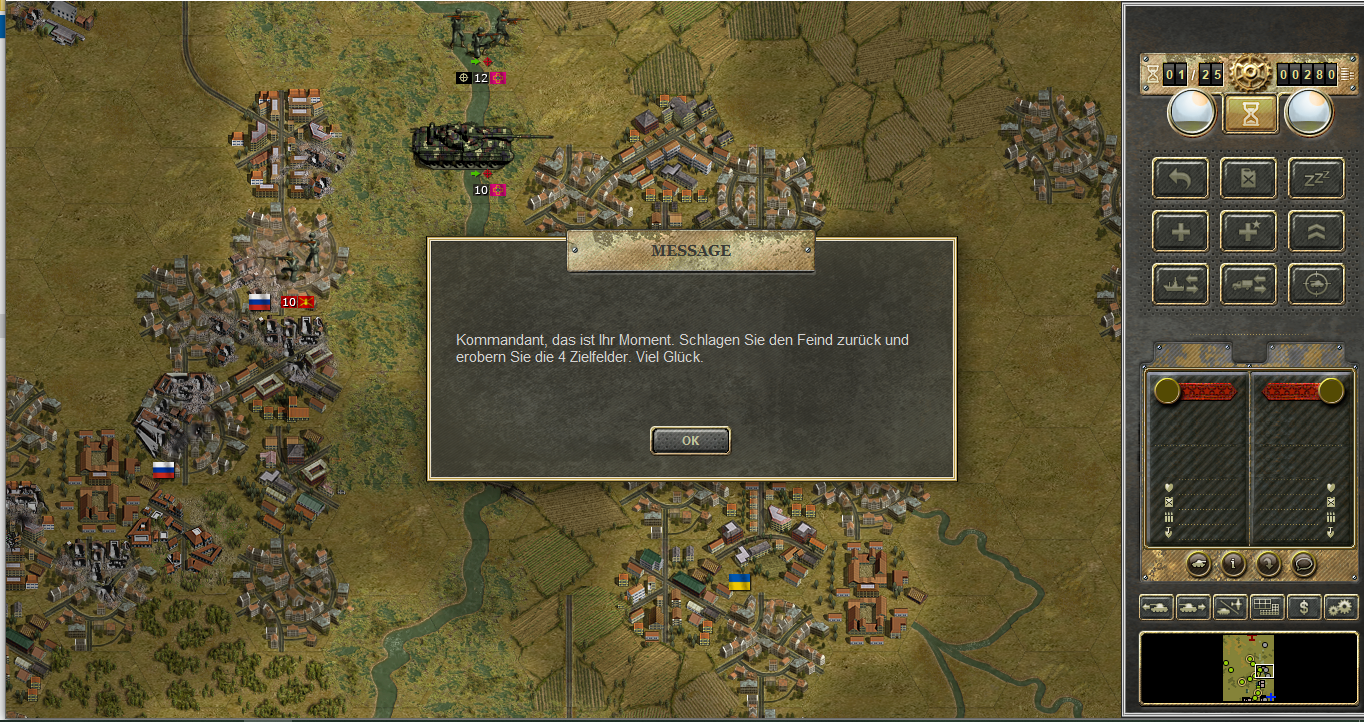The height and width of the screenshot is (722, 1364).
Task: Toggle the truck transport mount button
Action: pyautogui.click(x=1248, y=284)
